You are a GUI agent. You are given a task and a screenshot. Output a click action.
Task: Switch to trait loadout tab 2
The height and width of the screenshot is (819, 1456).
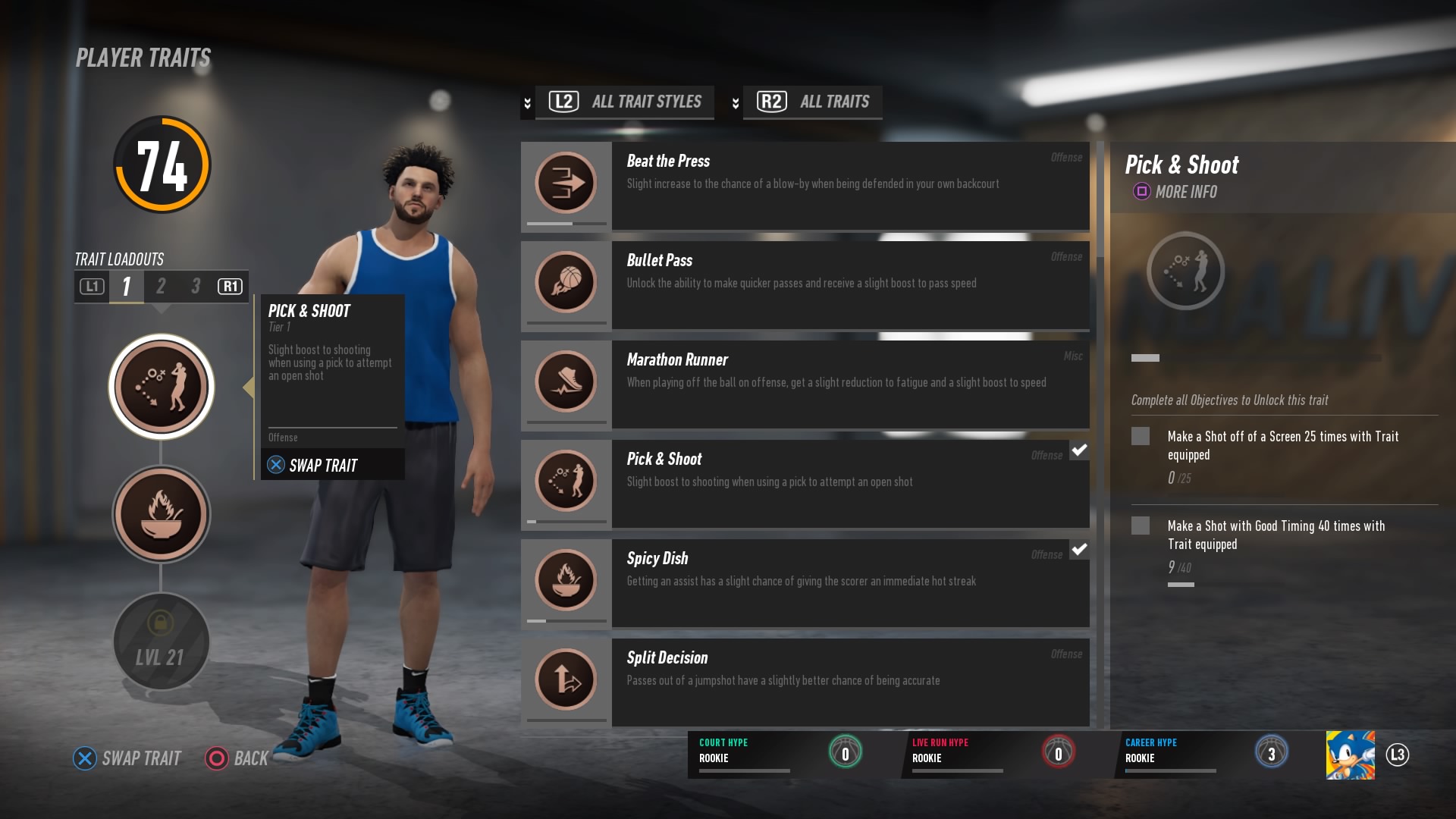click(161, 287)
